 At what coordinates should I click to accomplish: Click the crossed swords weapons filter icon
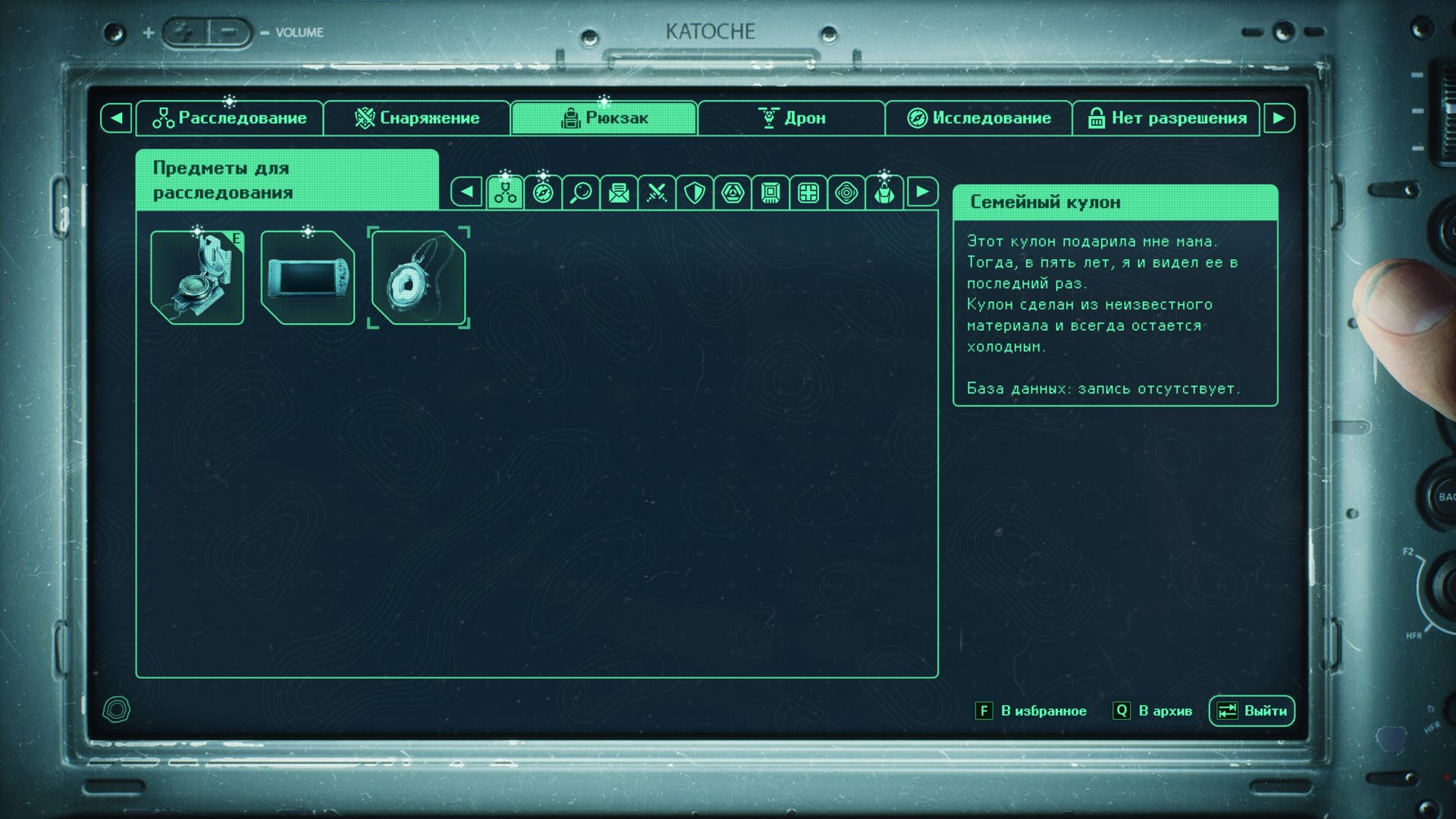[x=657, y=193]
